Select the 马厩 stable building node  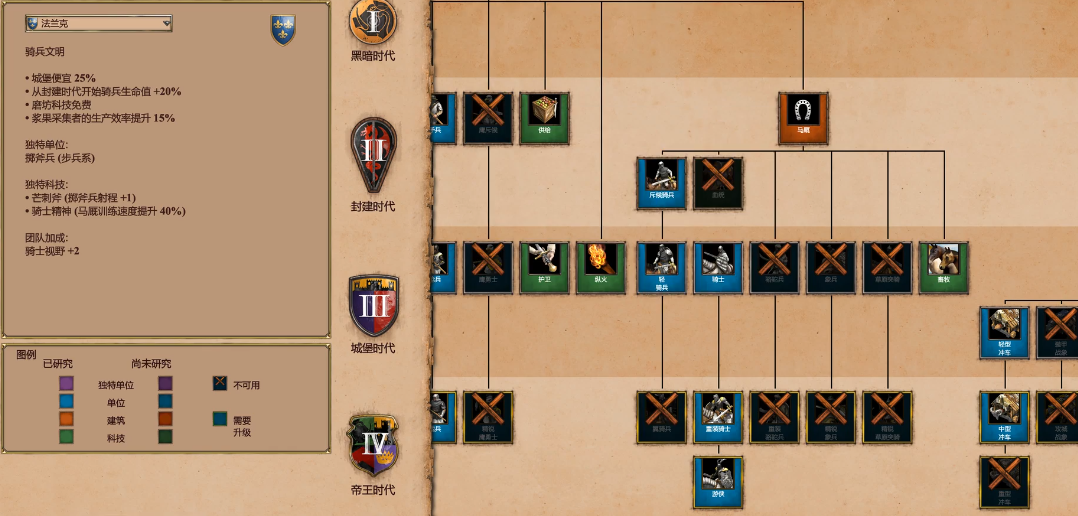click(803, 117)
